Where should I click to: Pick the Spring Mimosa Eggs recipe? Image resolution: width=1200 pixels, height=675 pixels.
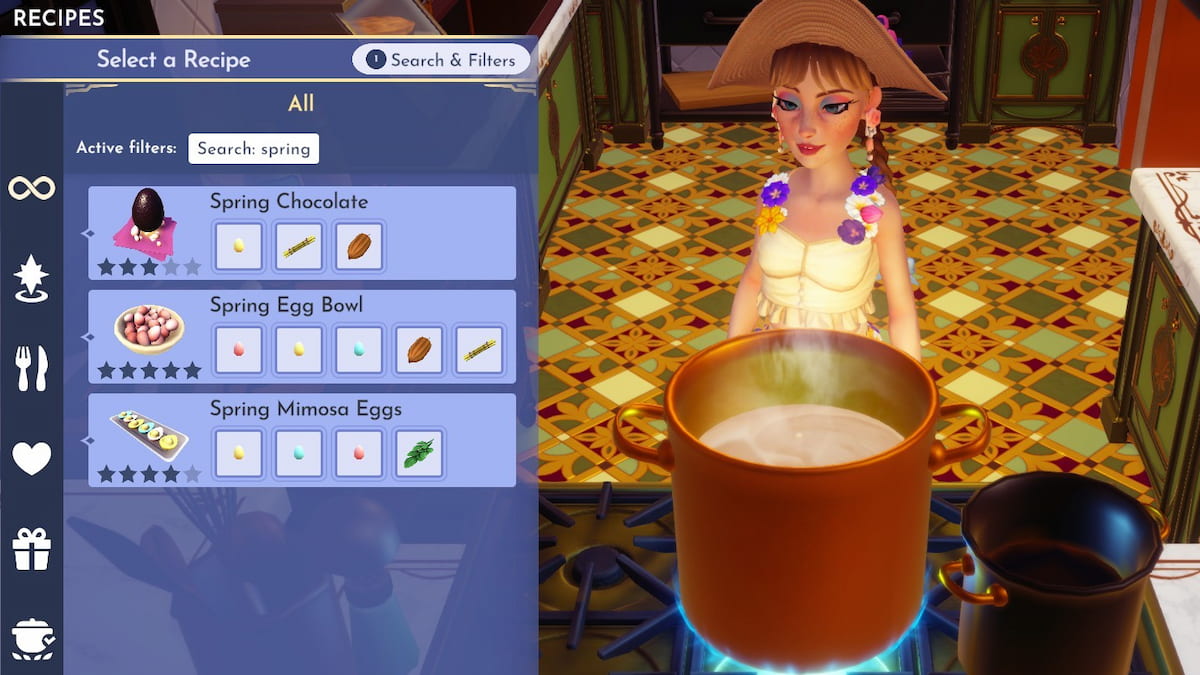pyautogui.click(x=306, y=409)
